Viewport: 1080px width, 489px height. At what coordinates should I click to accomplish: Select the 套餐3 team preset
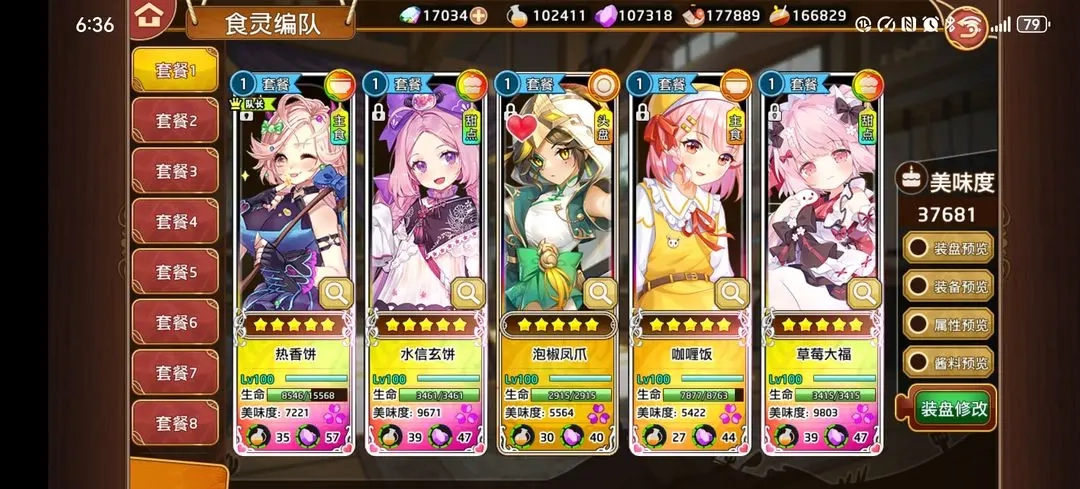[175, 171]
